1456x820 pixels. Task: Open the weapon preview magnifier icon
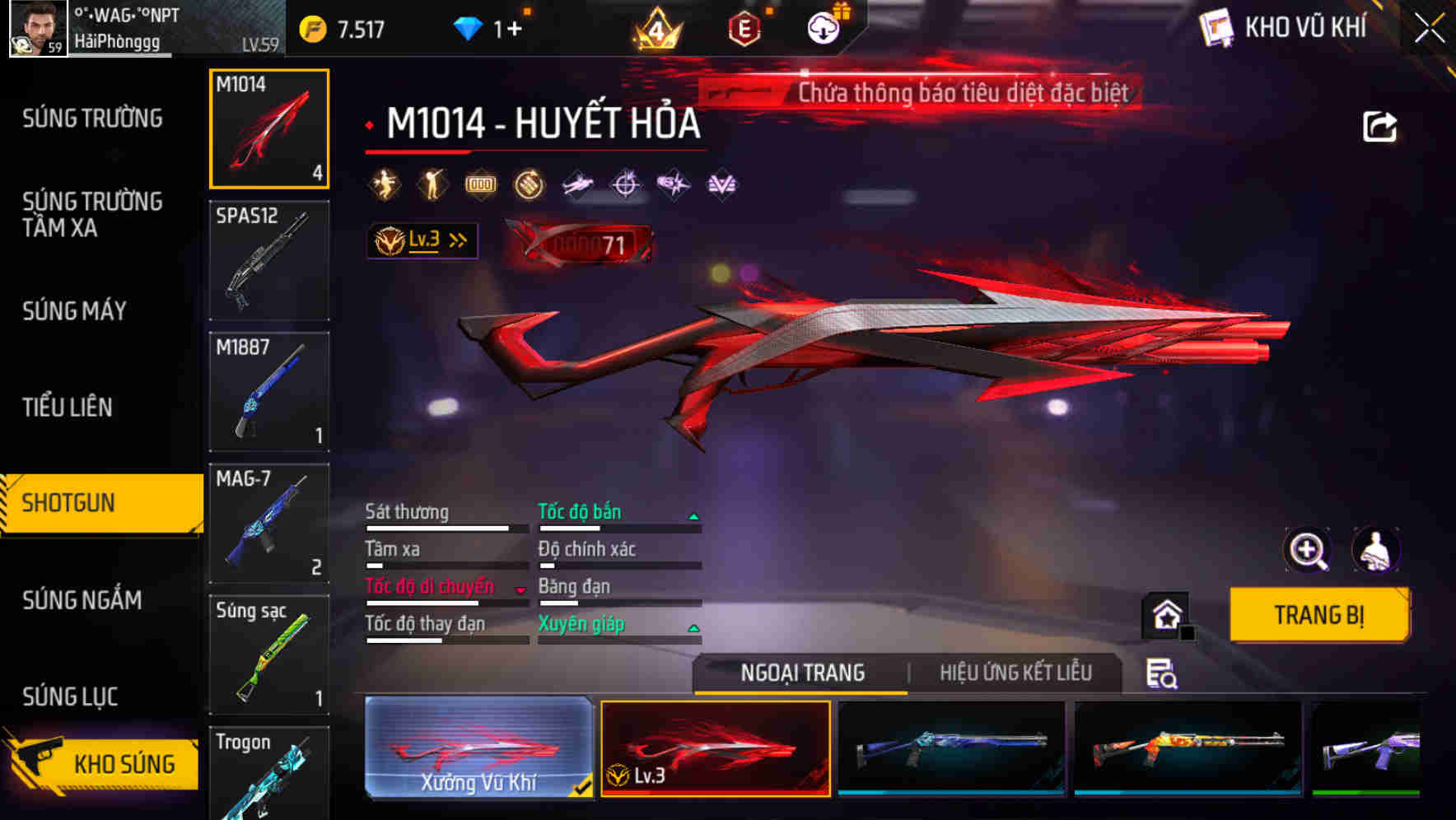tap(1308, 551)
